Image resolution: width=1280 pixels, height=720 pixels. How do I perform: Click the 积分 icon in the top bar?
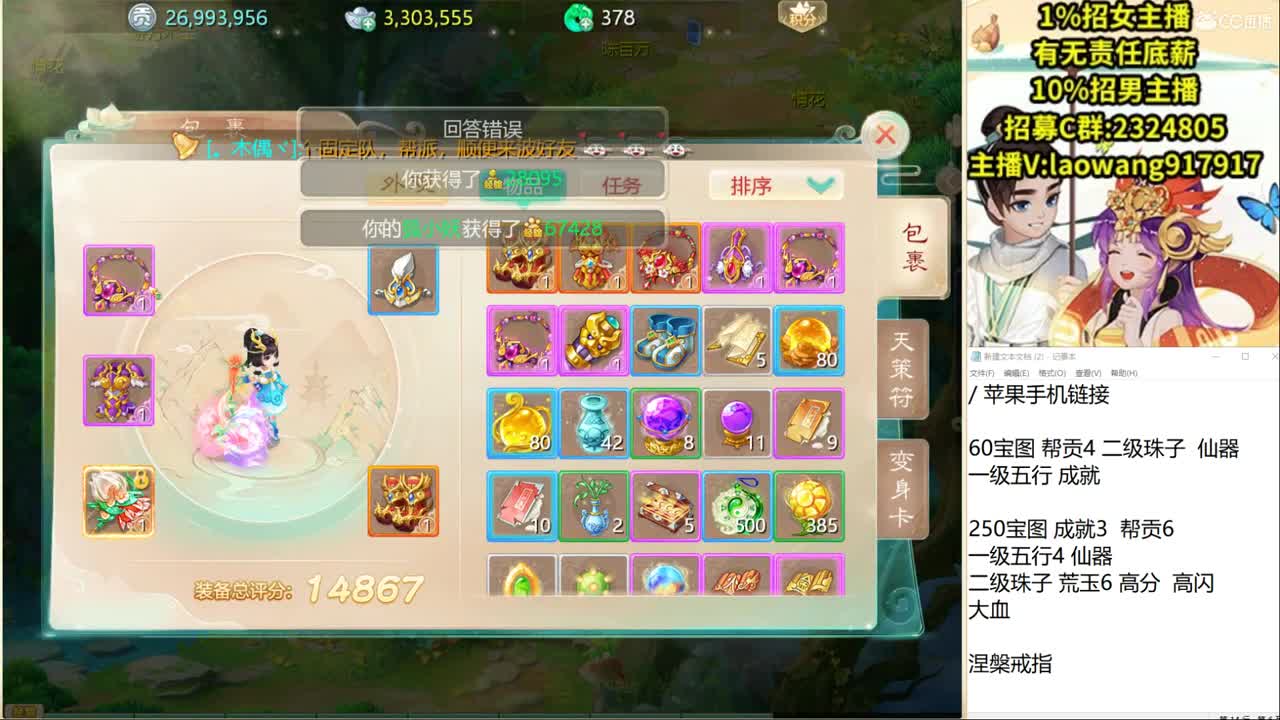point(801,17)
